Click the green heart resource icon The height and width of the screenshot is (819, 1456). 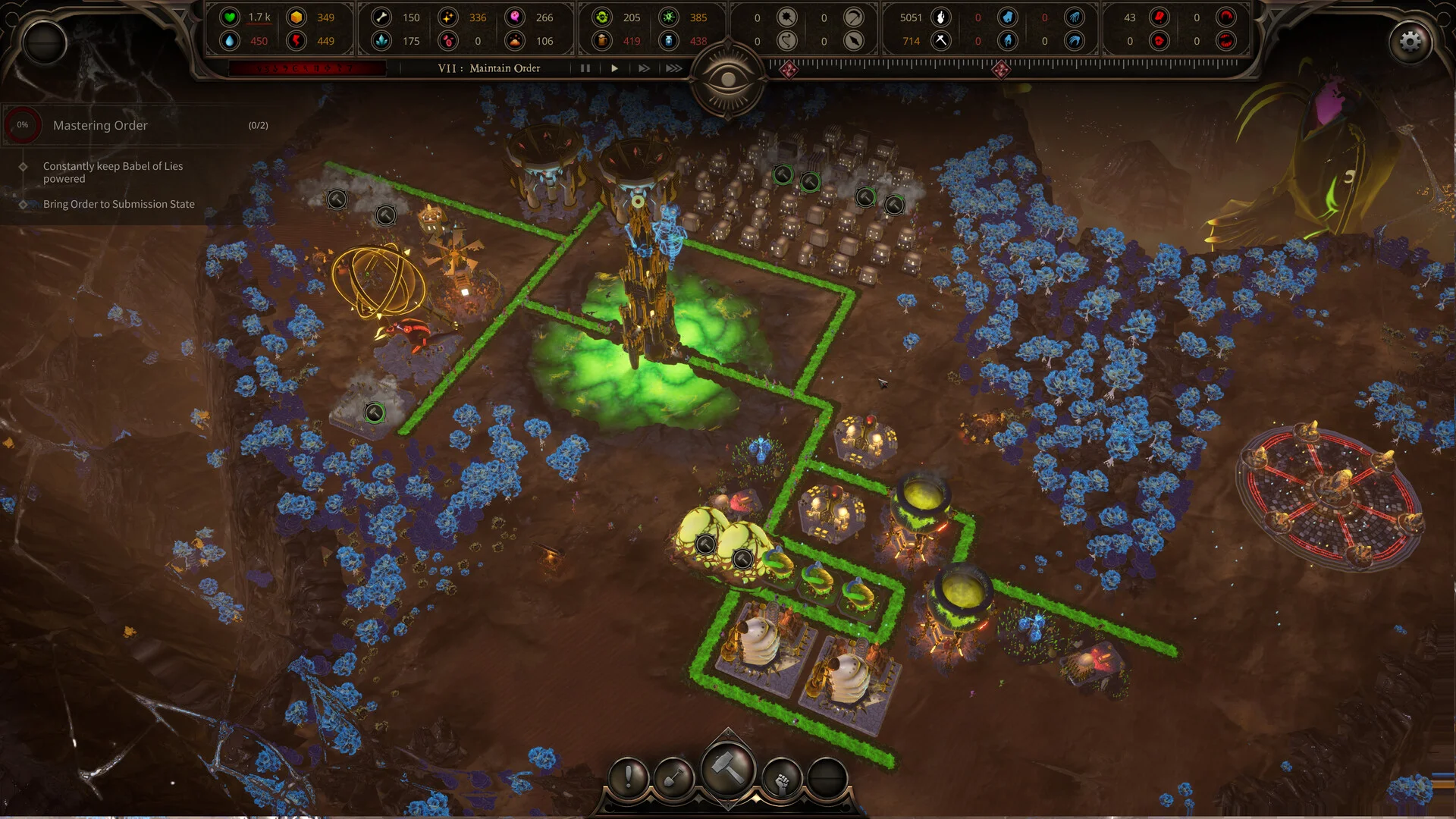pos(230,17)
